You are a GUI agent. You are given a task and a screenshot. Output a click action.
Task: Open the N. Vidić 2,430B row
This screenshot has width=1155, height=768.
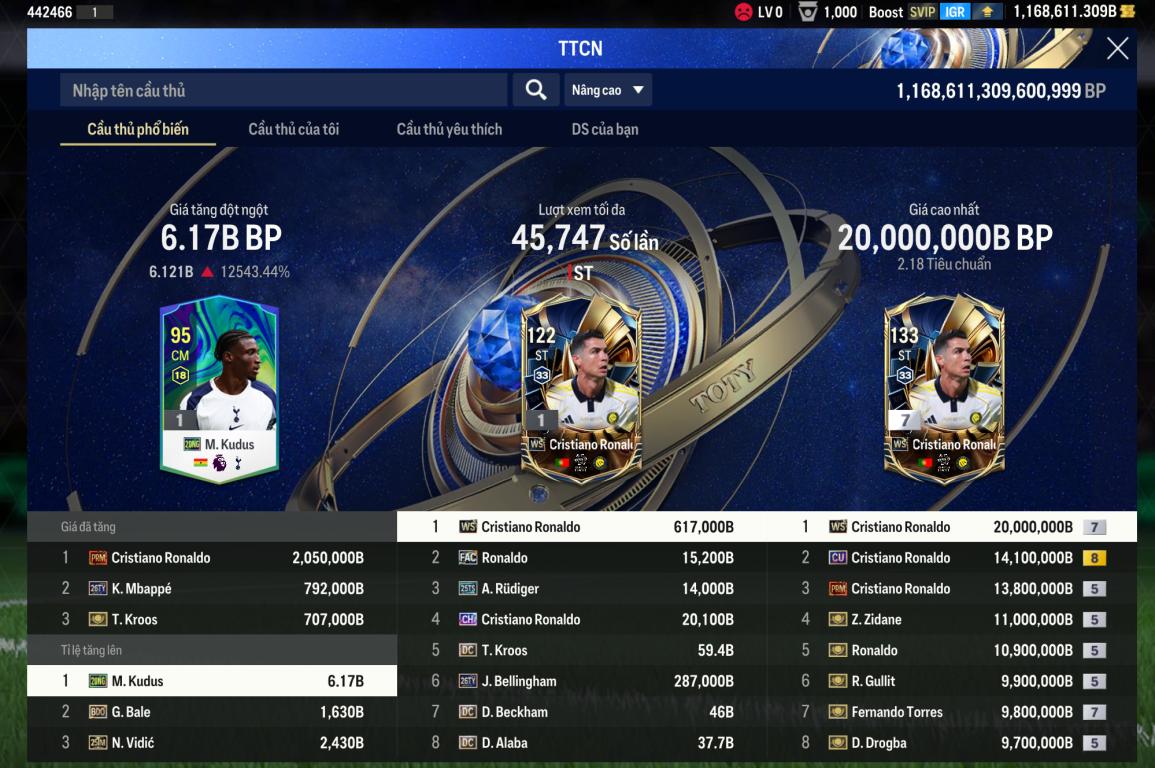tap(212, 743)
